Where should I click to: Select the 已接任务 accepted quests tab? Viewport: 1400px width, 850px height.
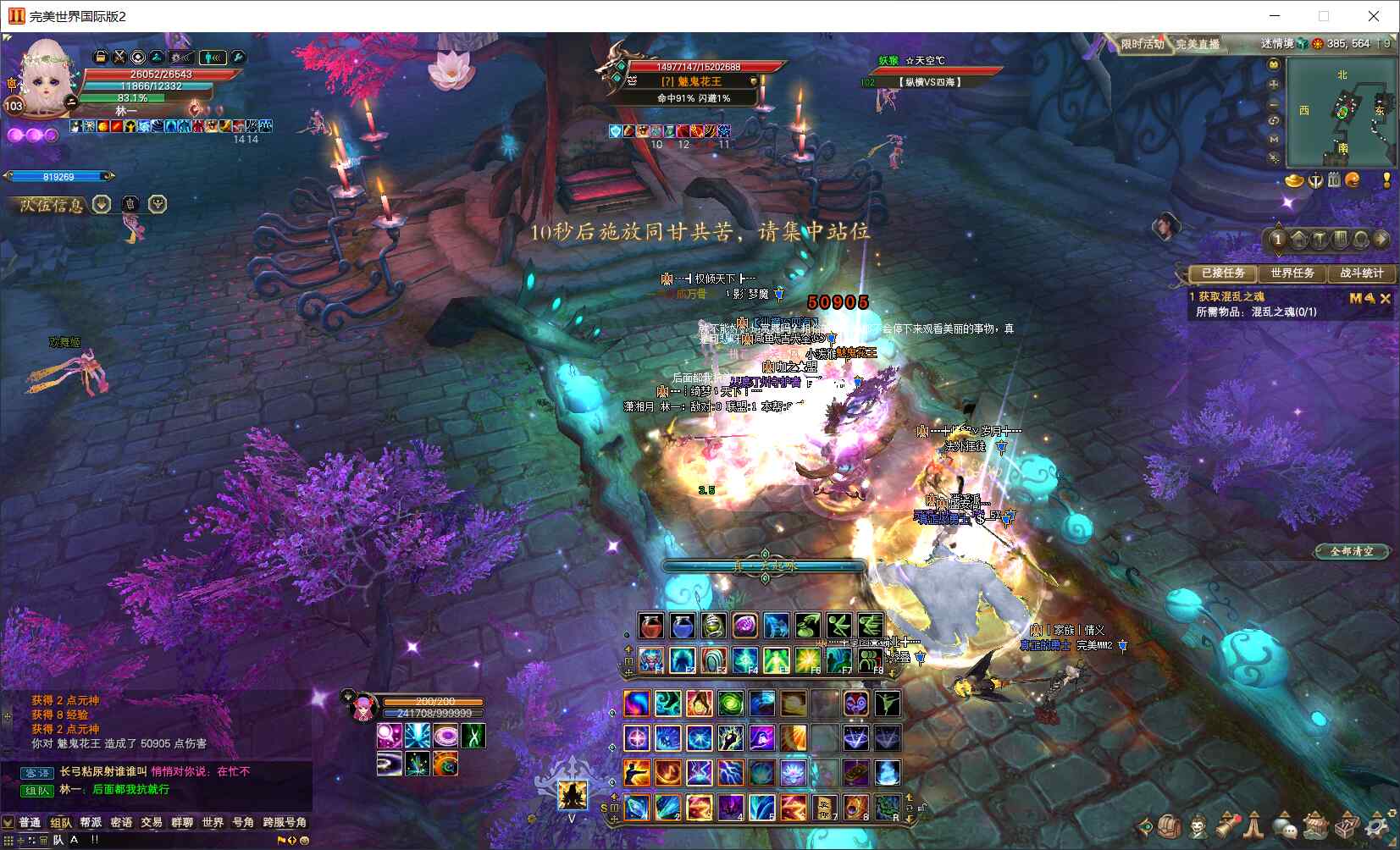point(1223,273)
